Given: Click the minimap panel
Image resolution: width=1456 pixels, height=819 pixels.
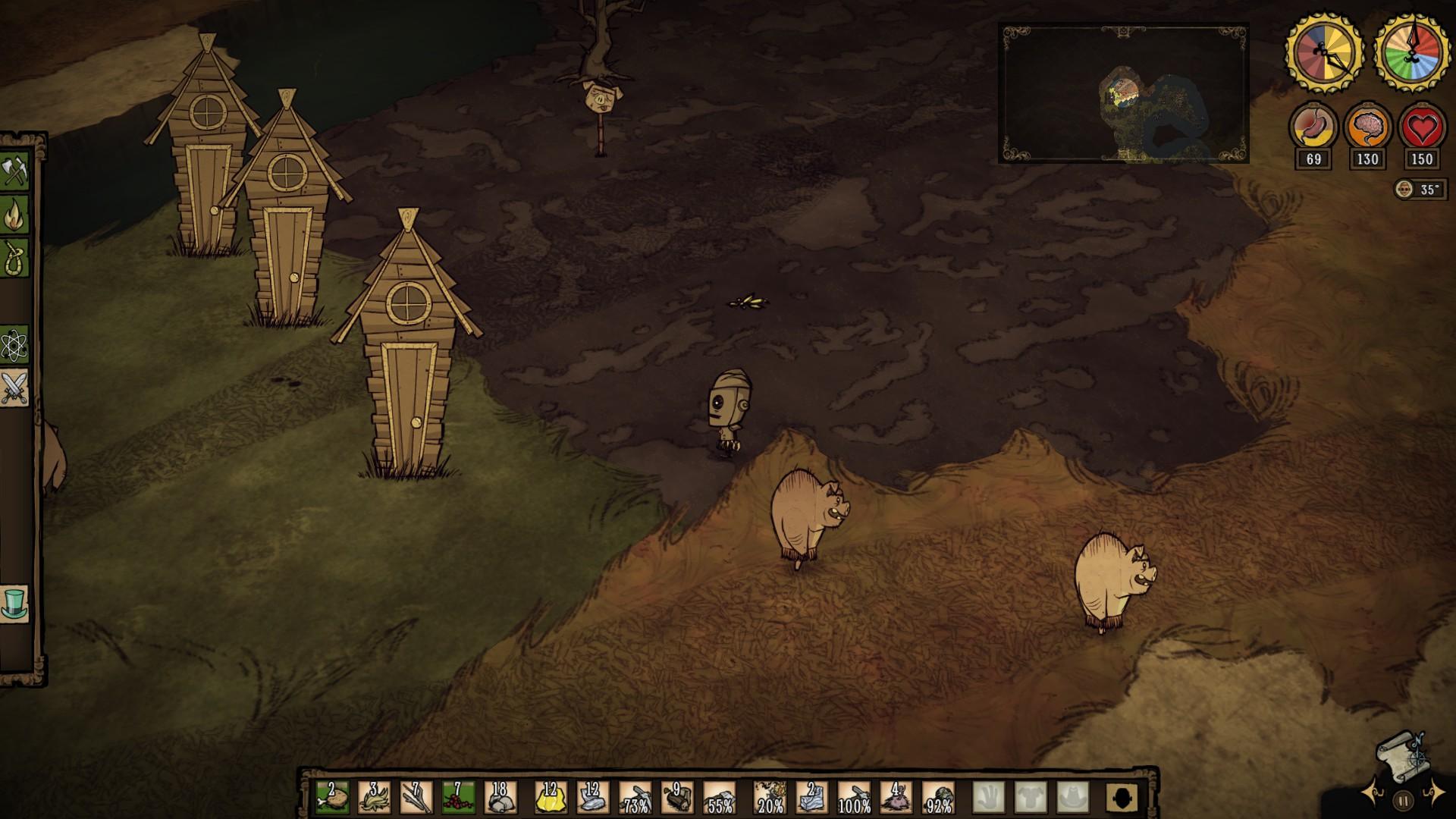Looking at the screenshot, I should coord(1124,94).
